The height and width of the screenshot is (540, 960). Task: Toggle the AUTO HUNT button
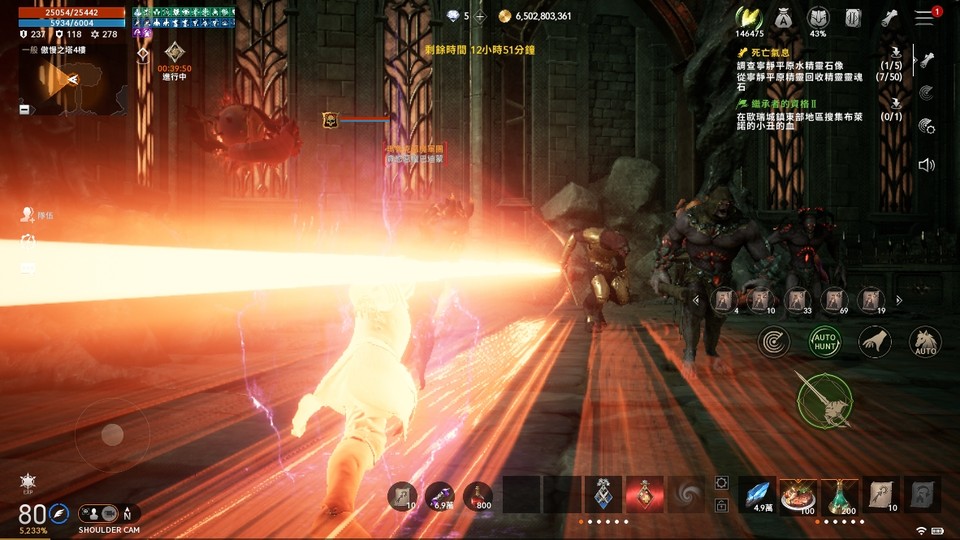(x=825, y=342)
